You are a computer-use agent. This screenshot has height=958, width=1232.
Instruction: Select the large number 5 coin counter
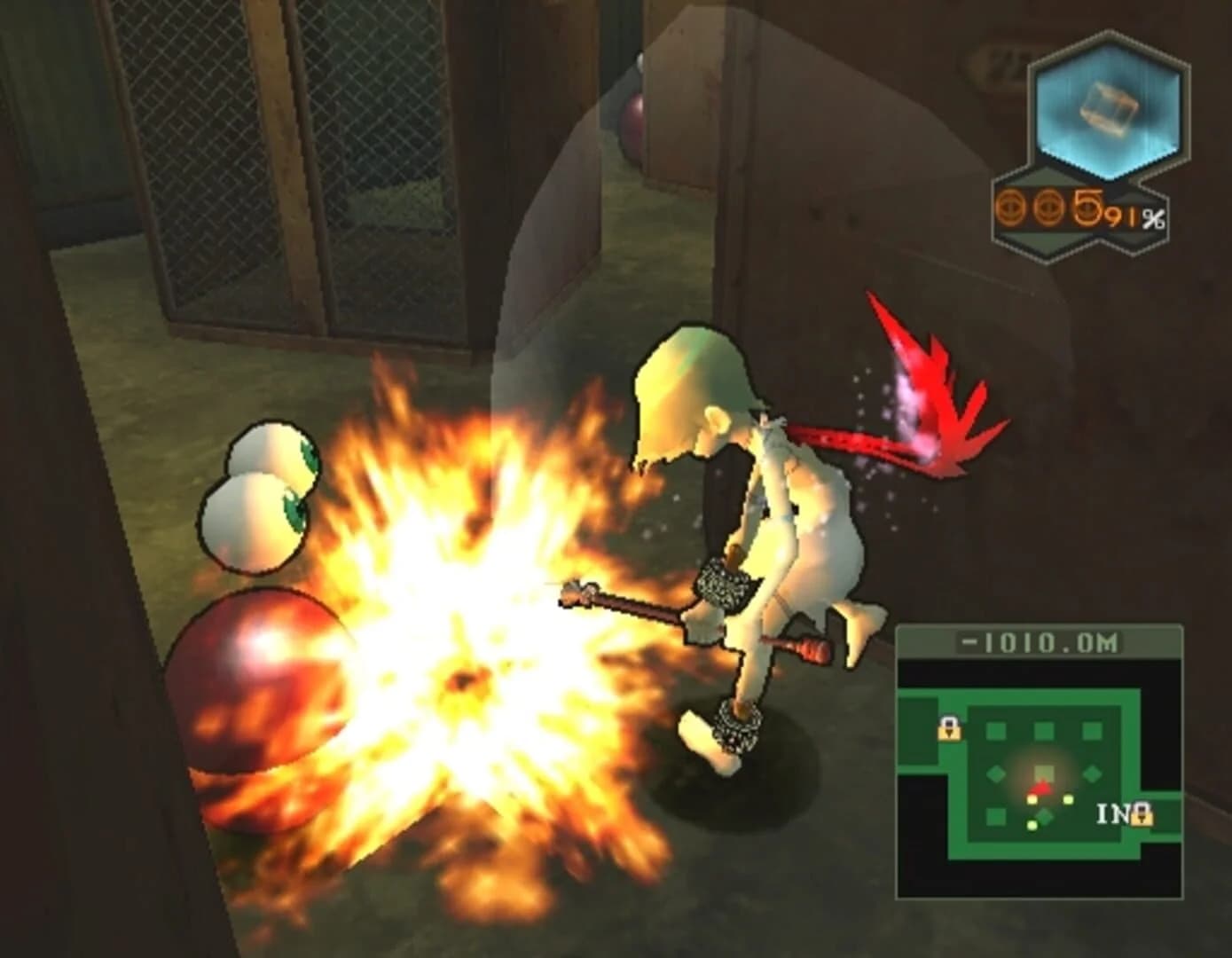1087,207
